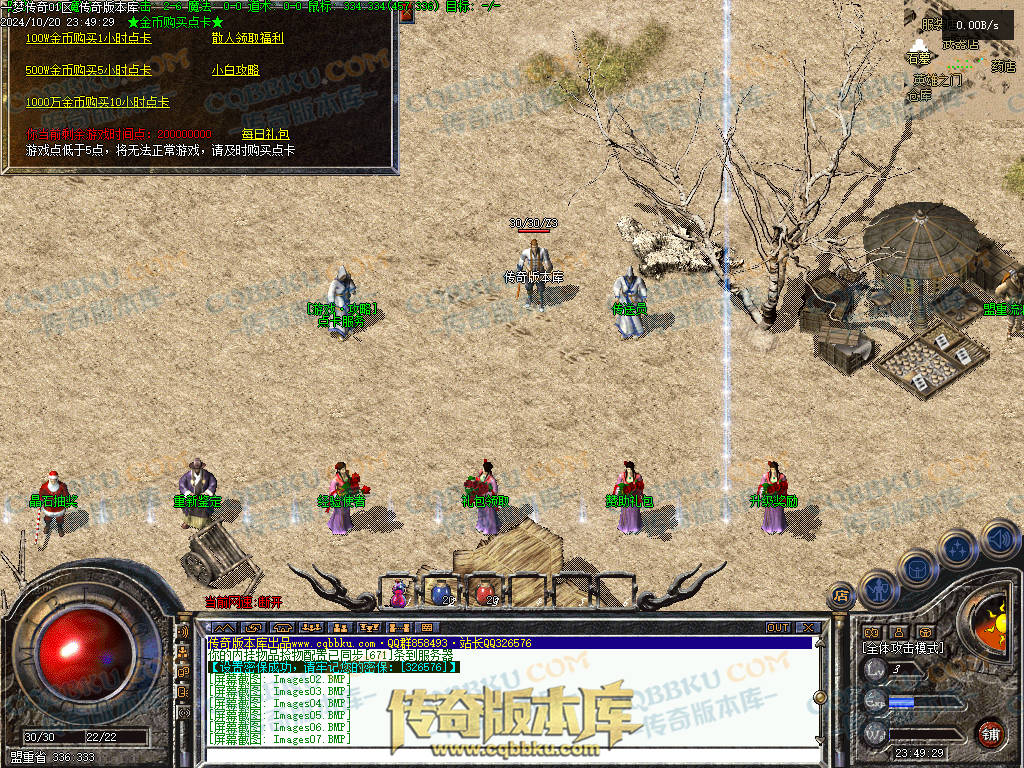Click the OUT button on chat panel
1024x768 pixels.
[777, 628]
